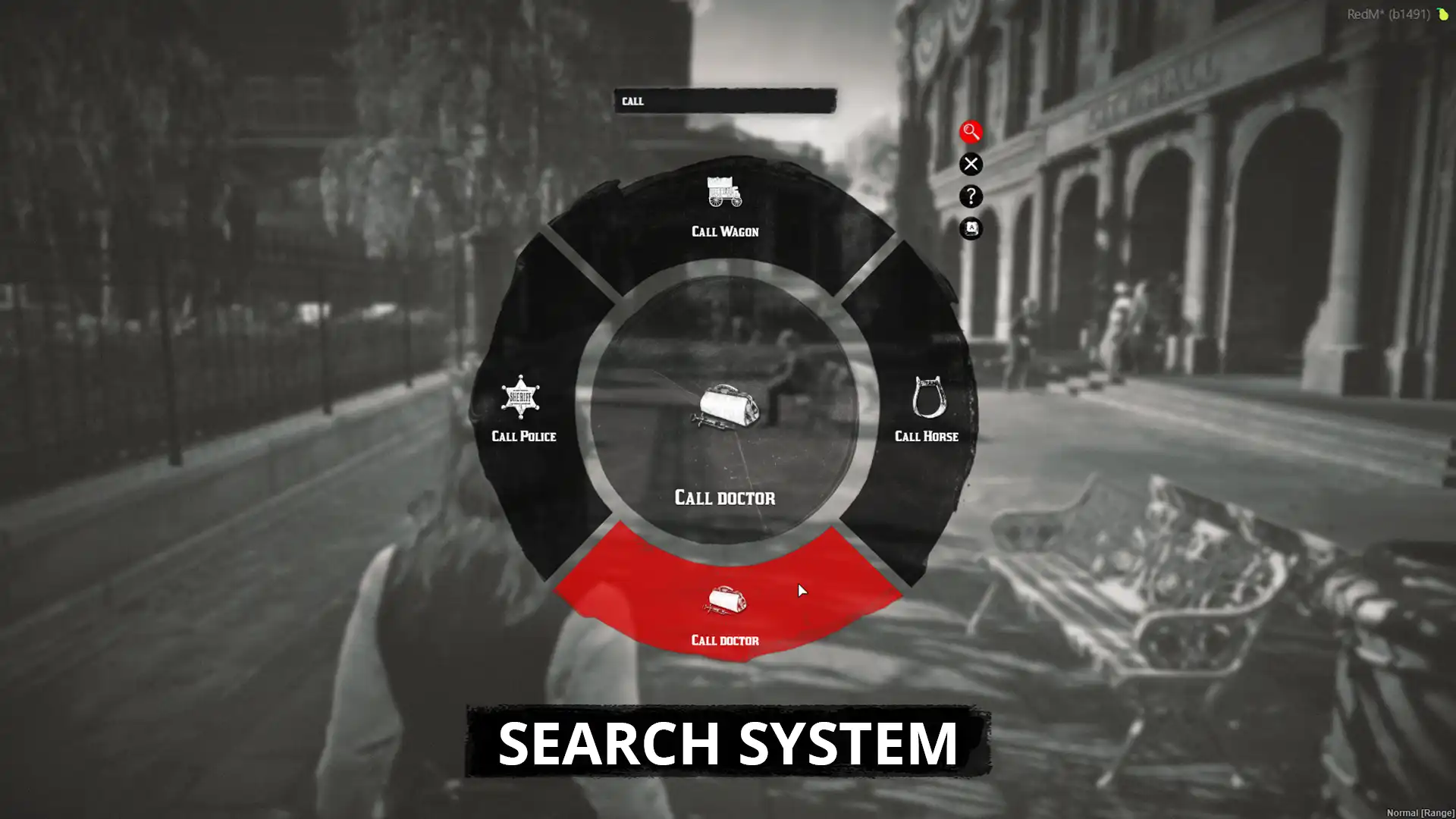
Task: Select the keyboard shortcut icon below the help icon
Action: point(971,229)
